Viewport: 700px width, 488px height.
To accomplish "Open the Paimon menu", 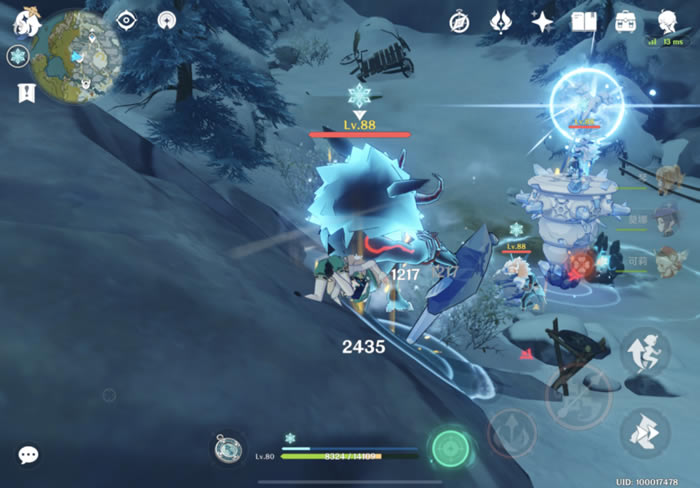I will (26, 20).
